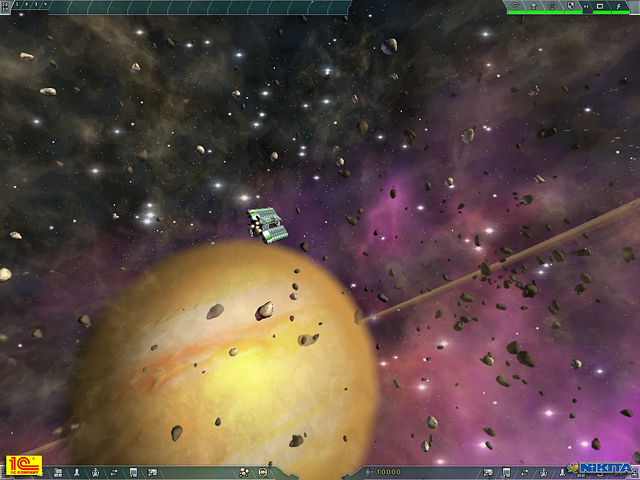This screenshot has height=480, width=640.
Task: Click the double-arrow rewind icon in the top bar
Action: click(x=586, y=6)
